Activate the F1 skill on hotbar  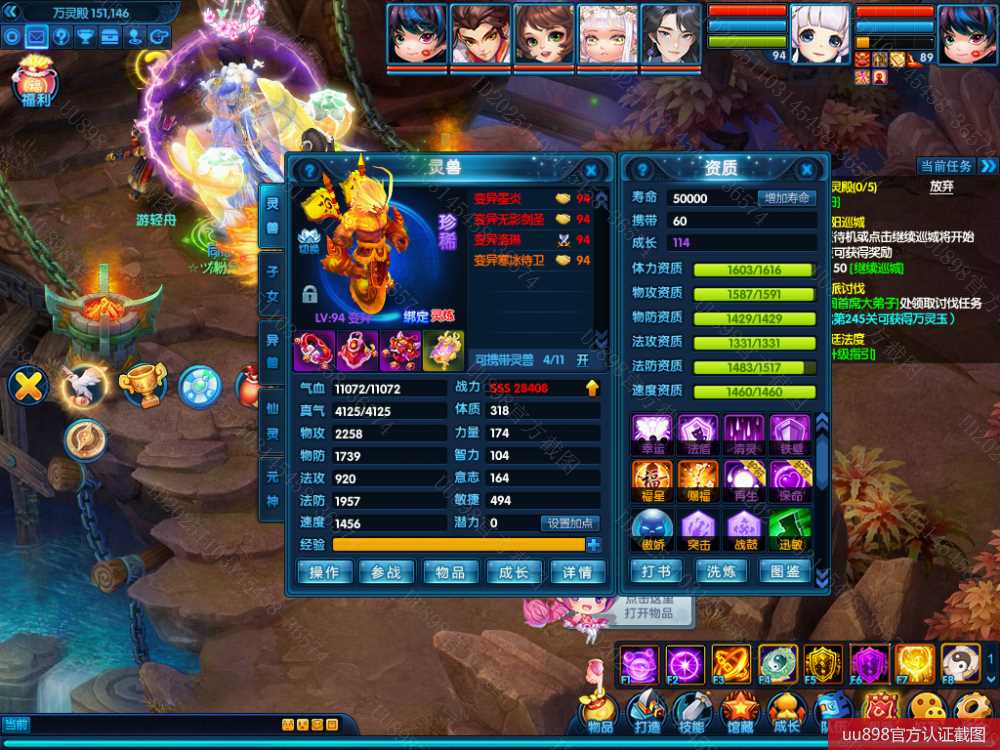click(637, 663)
